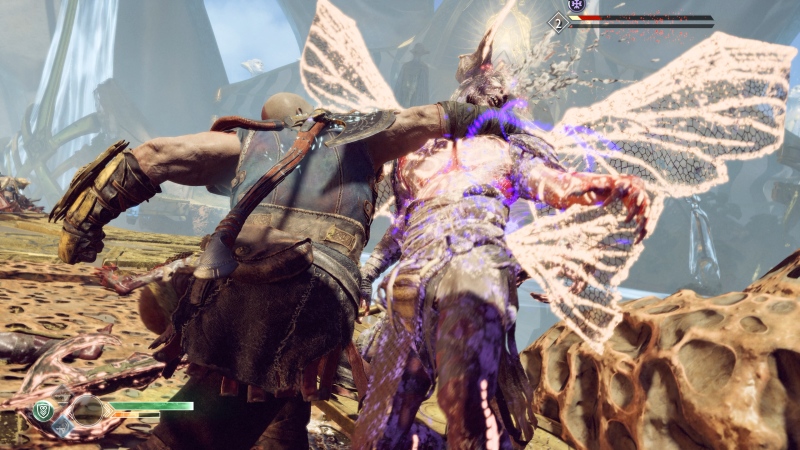Click the faded upper diamond runic icon
Image resolution: width=800 pixels, height=450 pixels.
pyautogui.click(x=62, y=397)
